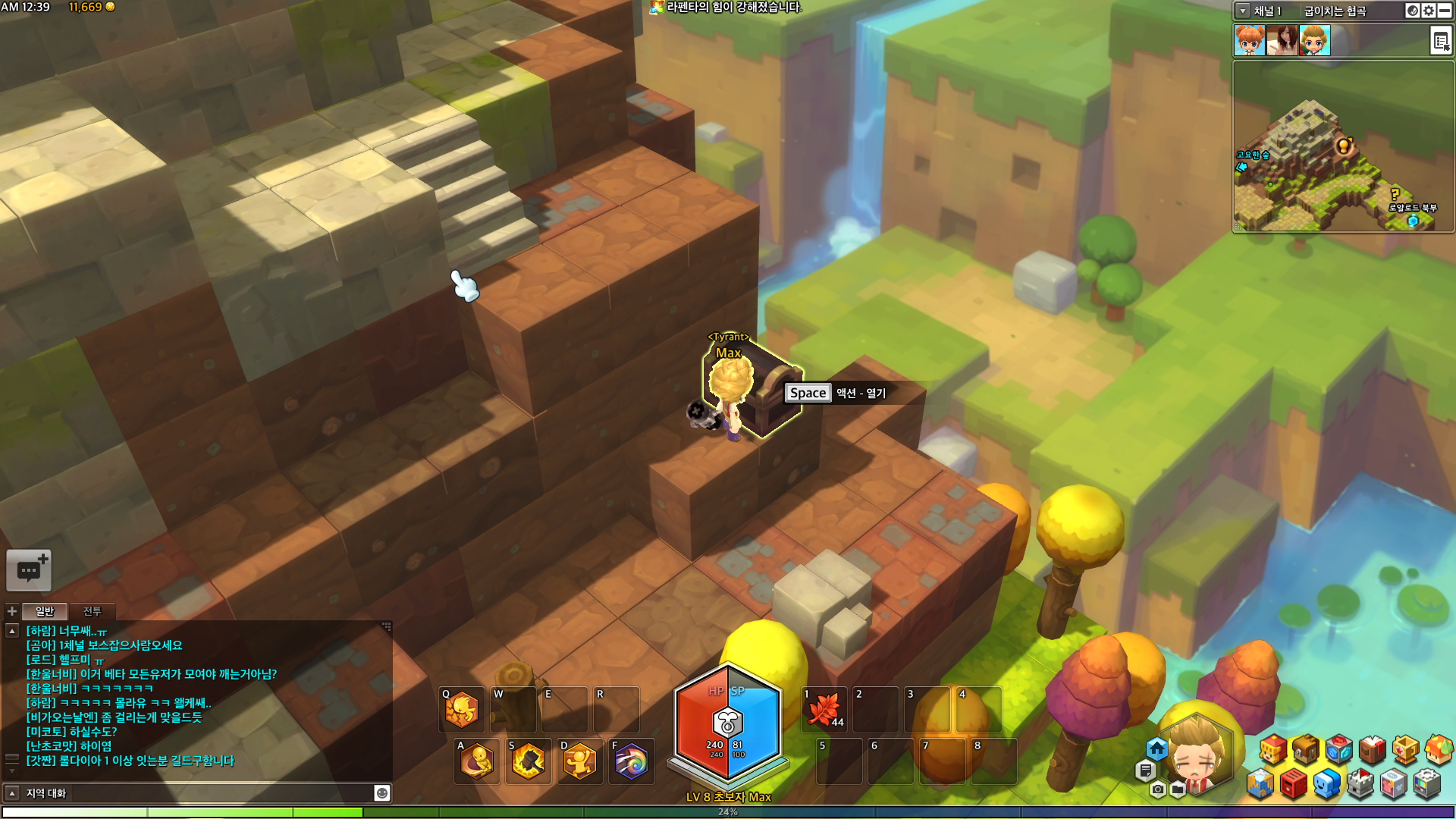The image size is (1456, 819).
Task: Select the 일반 chat tab
Action: (x=45, y=611)
